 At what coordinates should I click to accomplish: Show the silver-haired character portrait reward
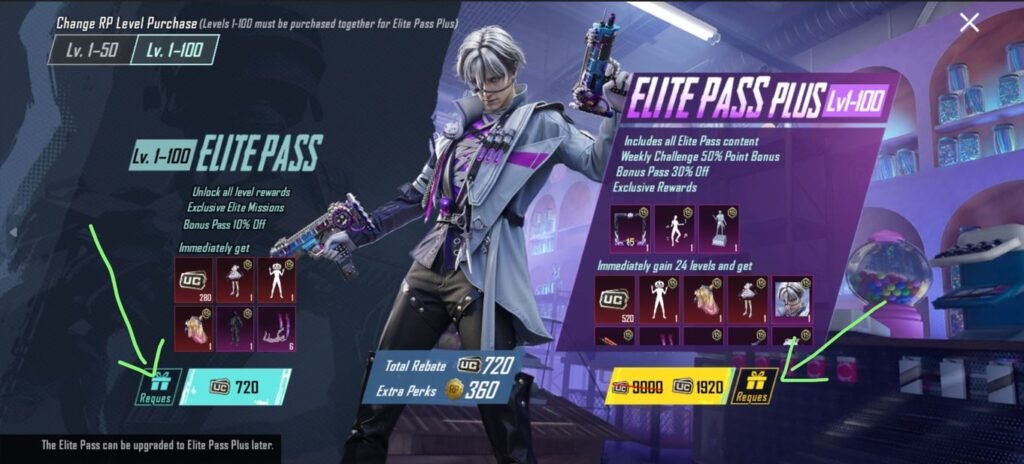pos(791,297)
